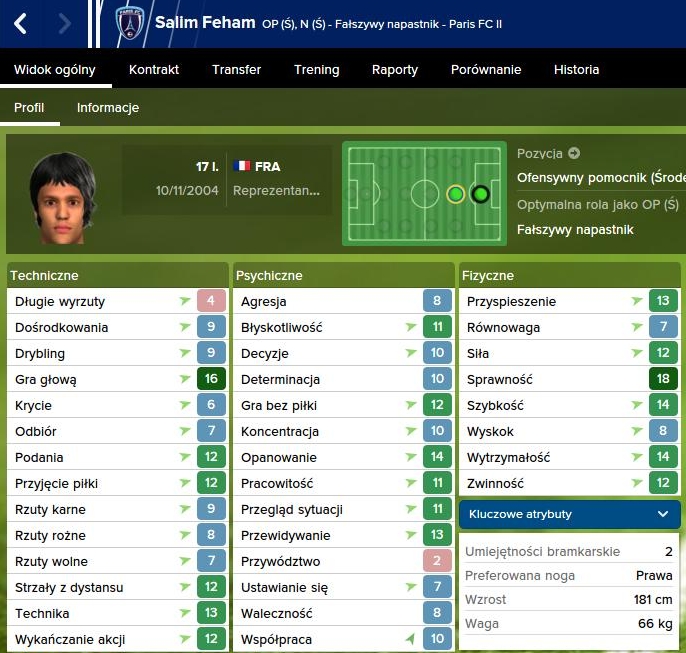The width and height of the screenshot is (686, 653).
Task: Open the Transfer tab
Action: coord(236,70)
